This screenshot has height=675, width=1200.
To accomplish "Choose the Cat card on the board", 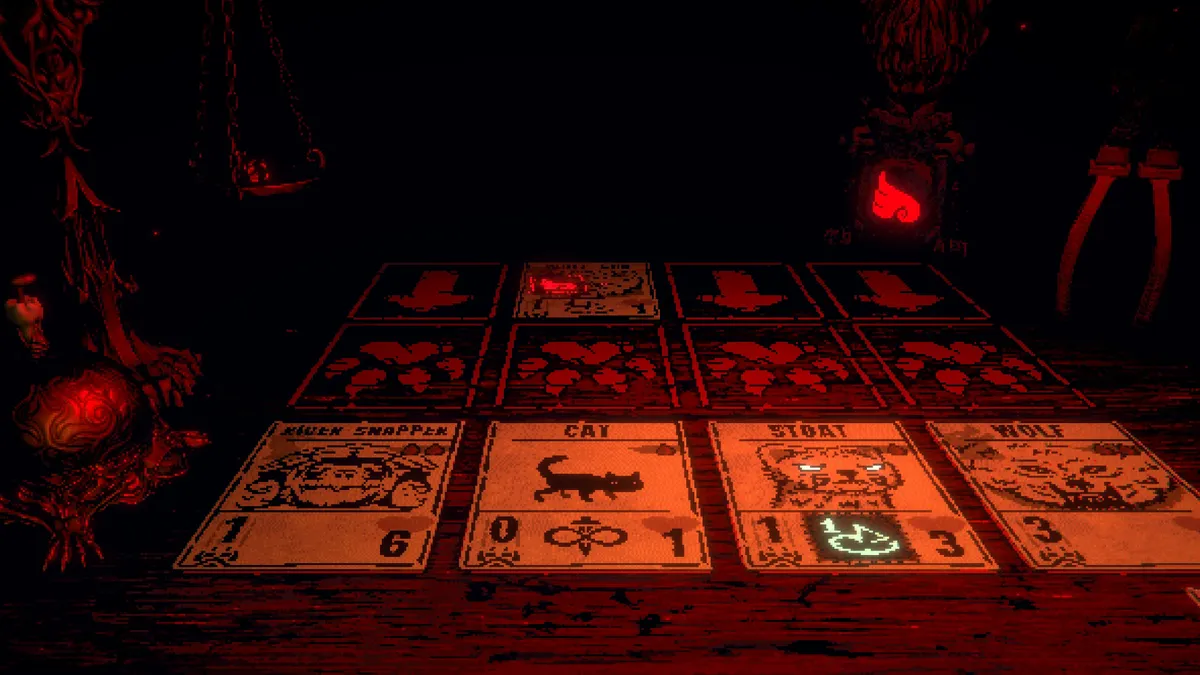I will [x=586, y=494].
